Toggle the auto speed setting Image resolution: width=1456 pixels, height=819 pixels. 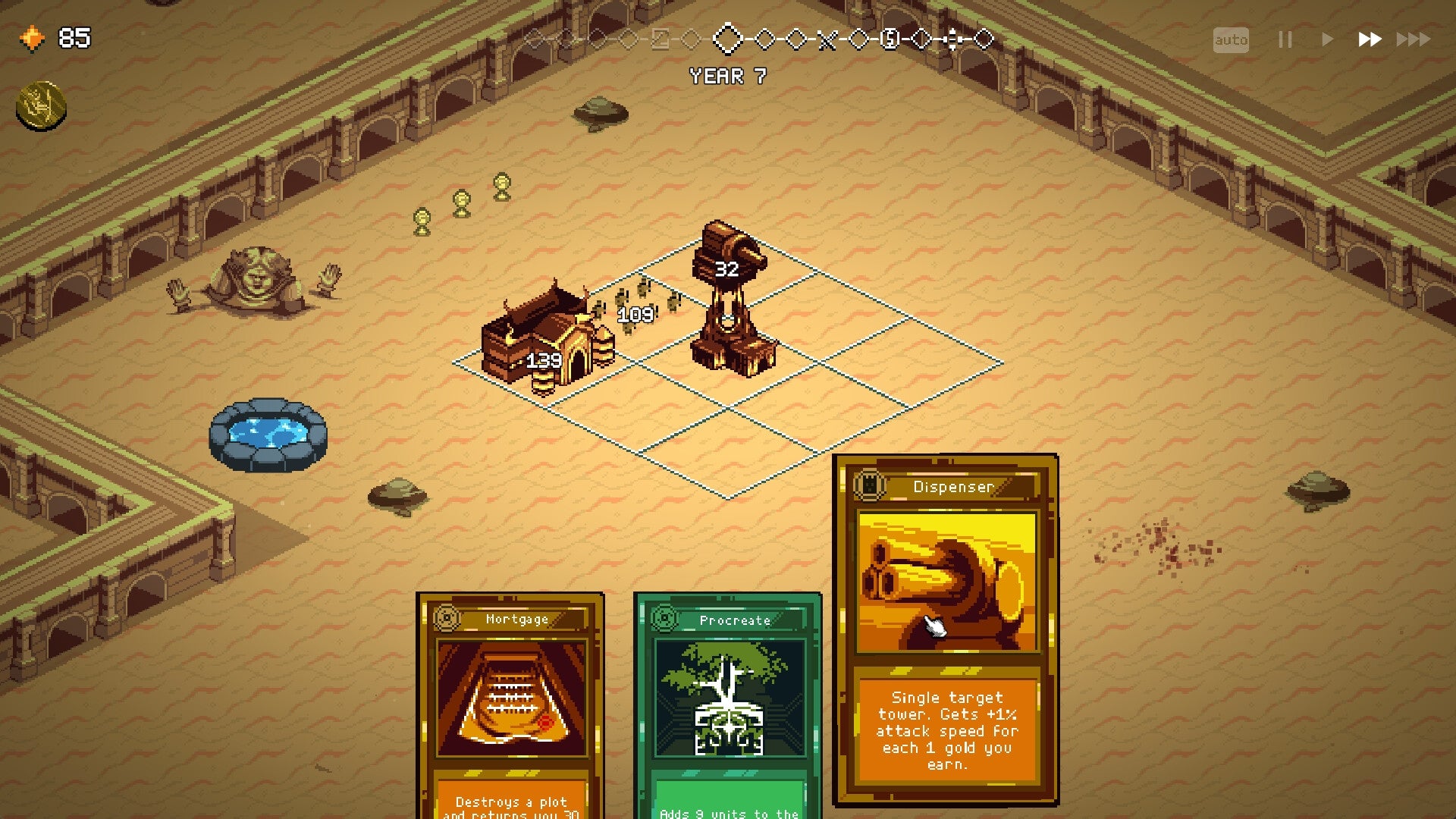(x=1232, y=39)
